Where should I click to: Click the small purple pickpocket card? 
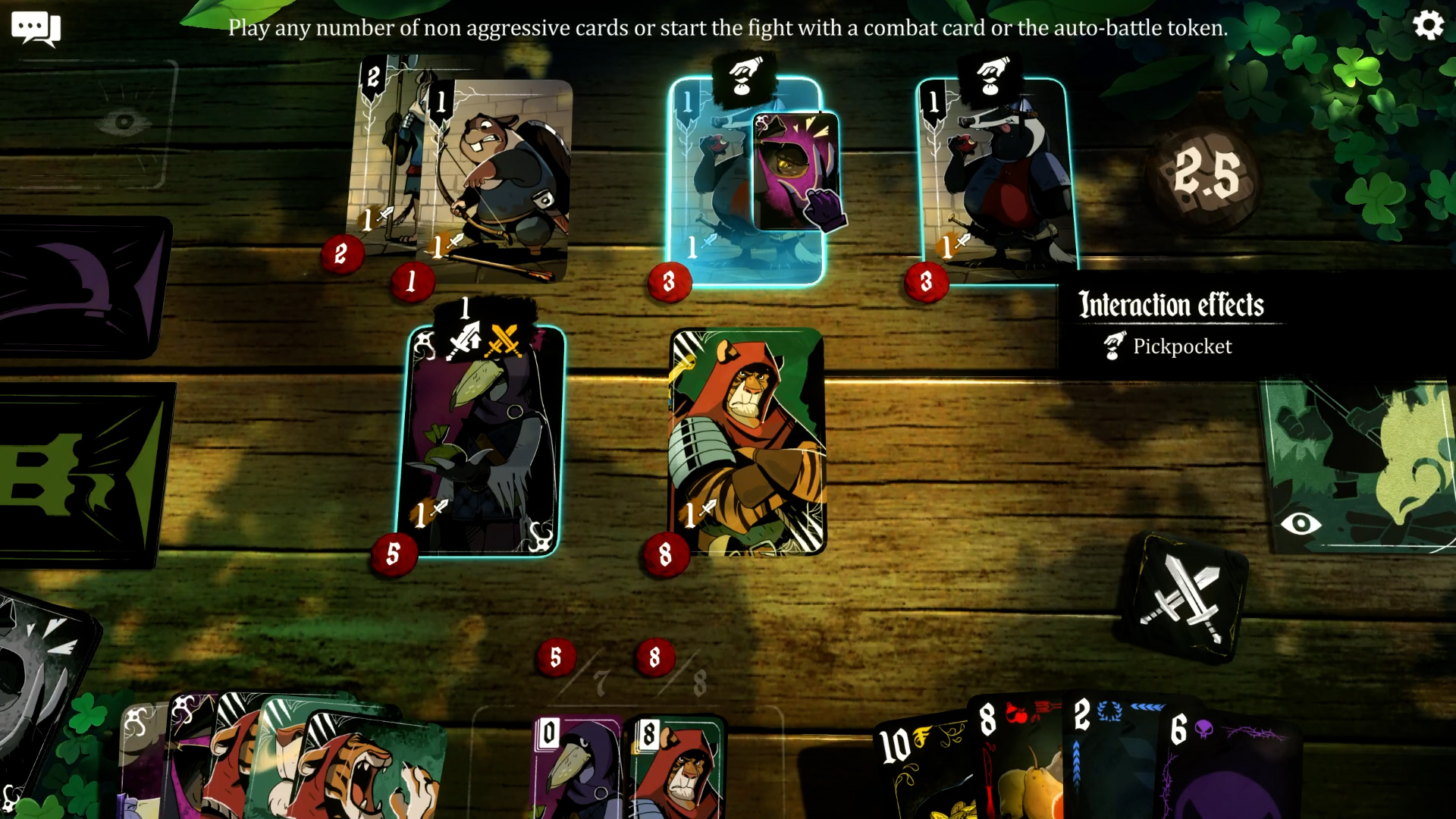(797, 171)
